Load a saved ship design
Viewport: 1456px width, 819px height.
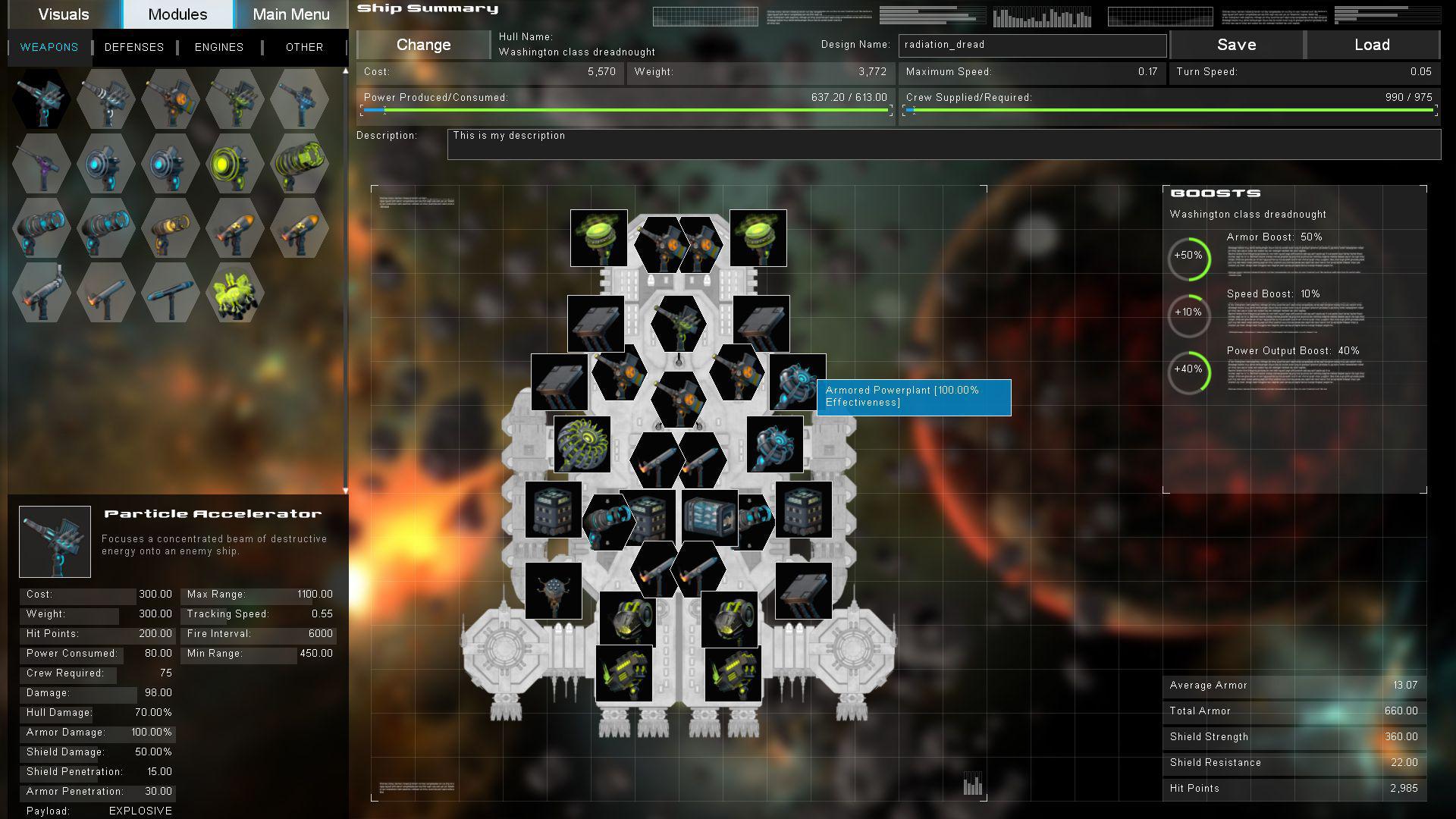point(1373,45)
